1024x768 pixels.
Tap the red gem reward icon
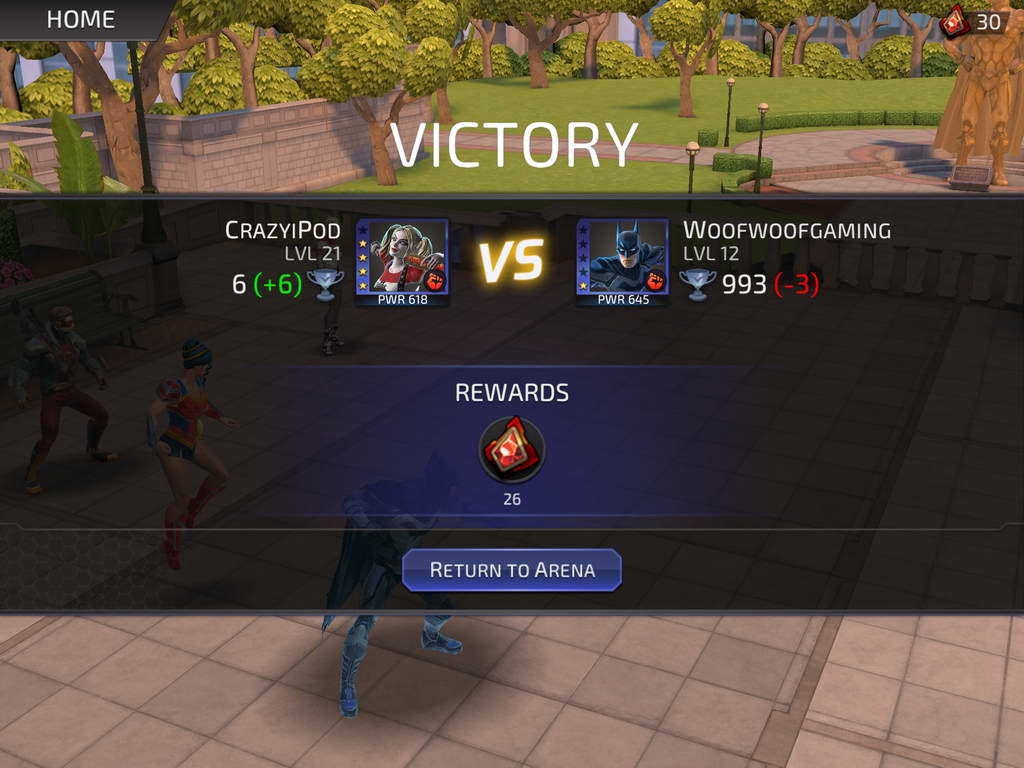pos(511,449)
